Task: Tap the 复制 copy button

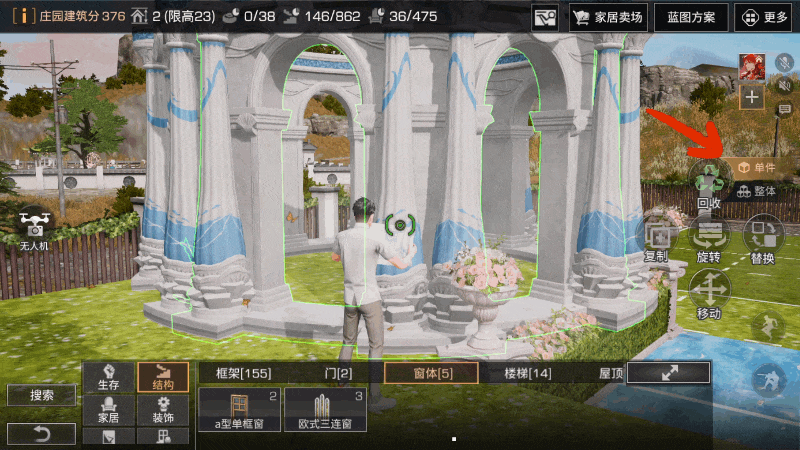Action: tap(657, 238)
